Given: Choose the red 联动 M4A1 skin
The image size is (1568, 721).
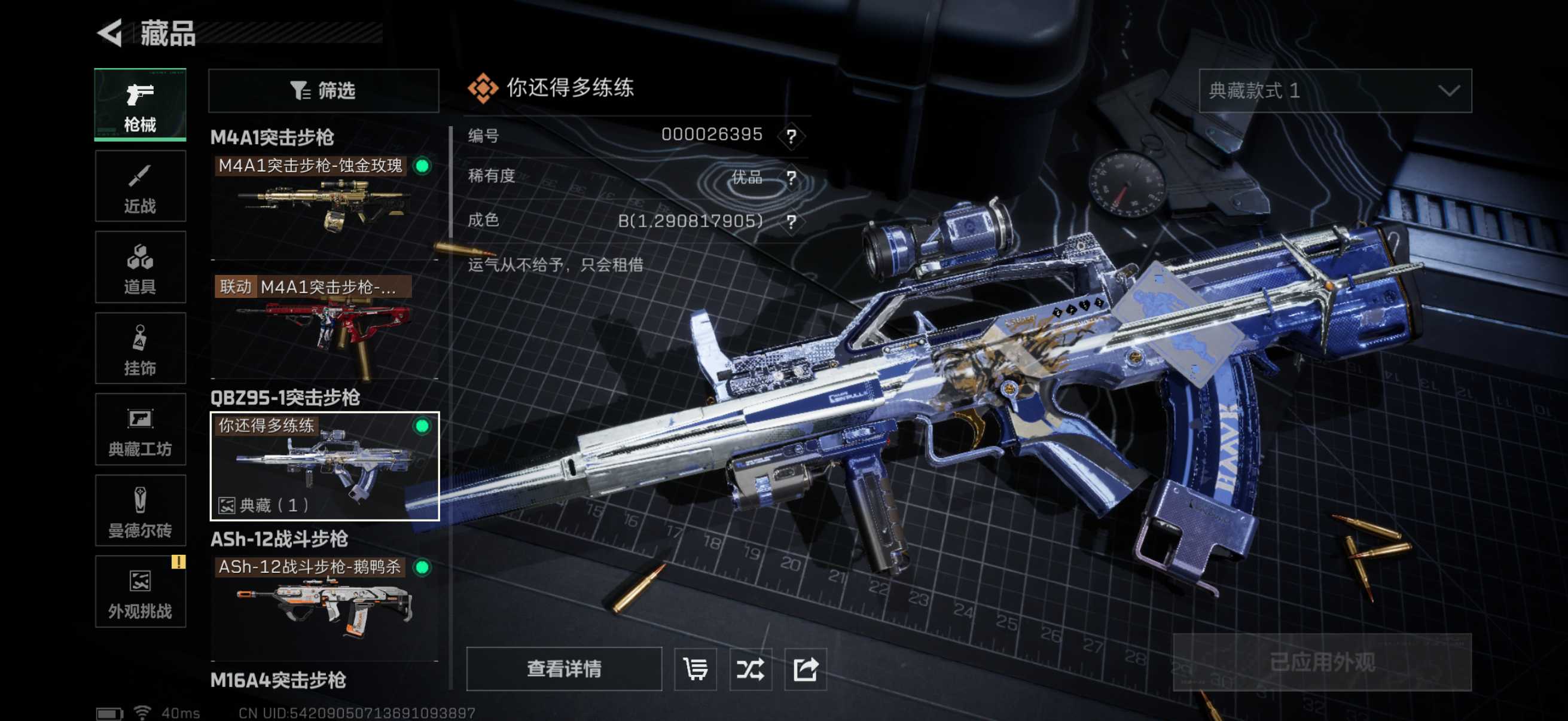Looking at the screenshot, I should [x=323, y=325].
